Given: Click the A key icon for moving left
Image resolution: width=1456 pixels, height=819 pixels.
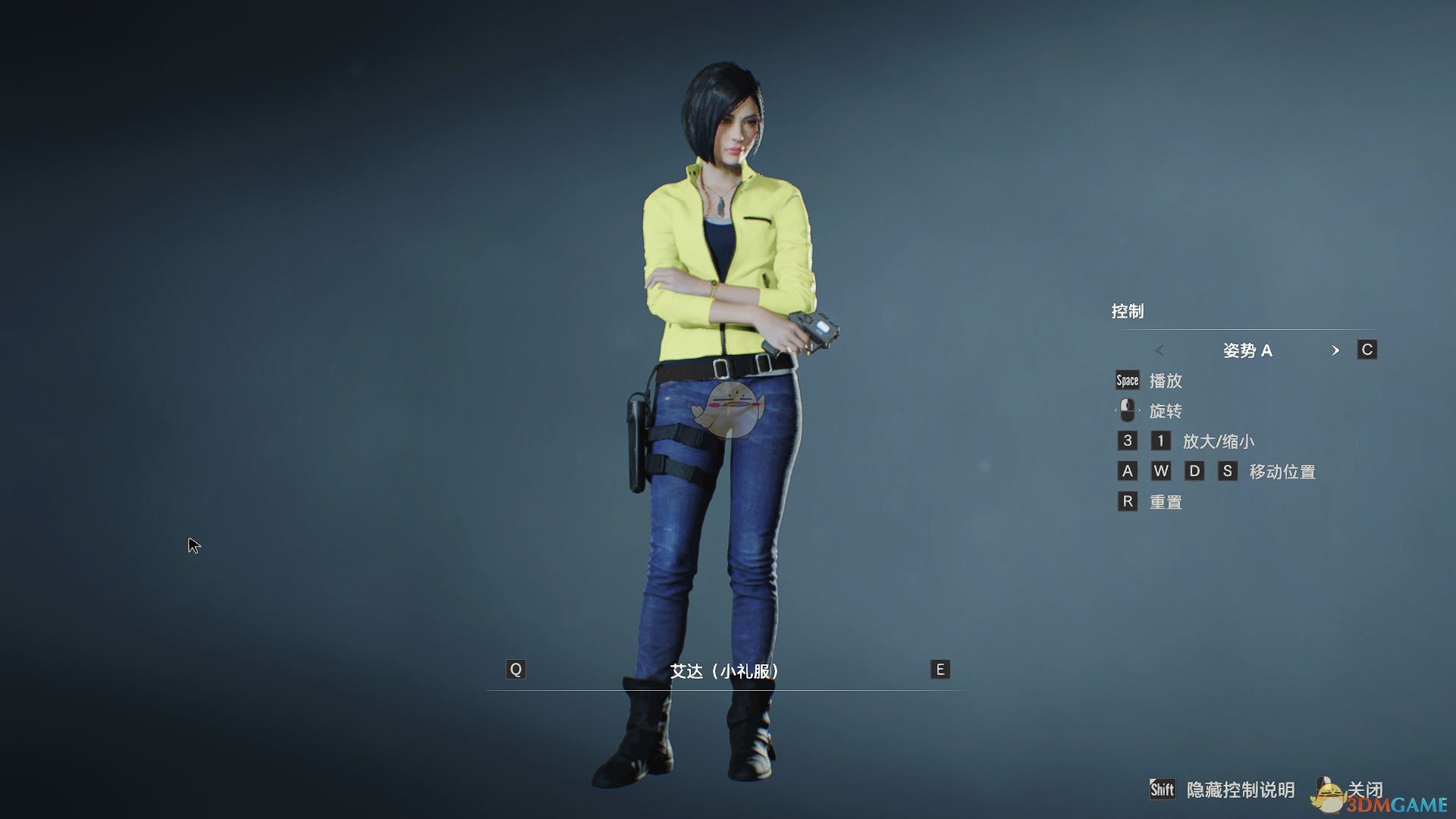Looking at the screenshot, I should click(1127, 471).
